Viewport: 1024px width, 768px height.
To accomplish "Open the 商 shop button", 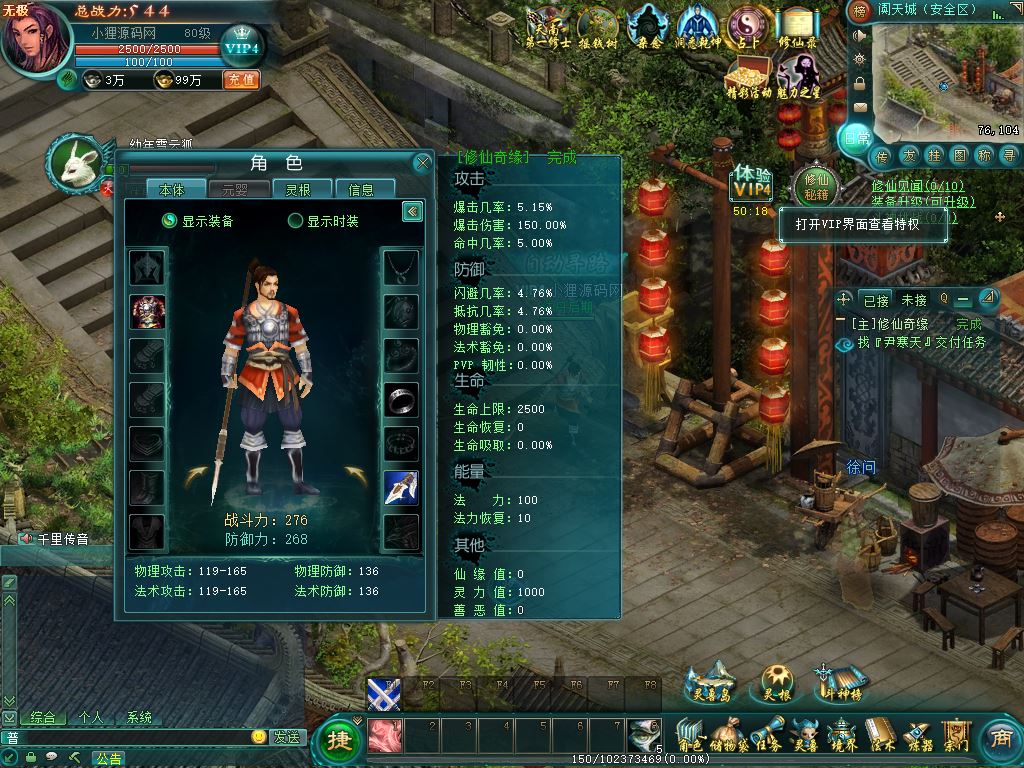I will click(999, 739).
